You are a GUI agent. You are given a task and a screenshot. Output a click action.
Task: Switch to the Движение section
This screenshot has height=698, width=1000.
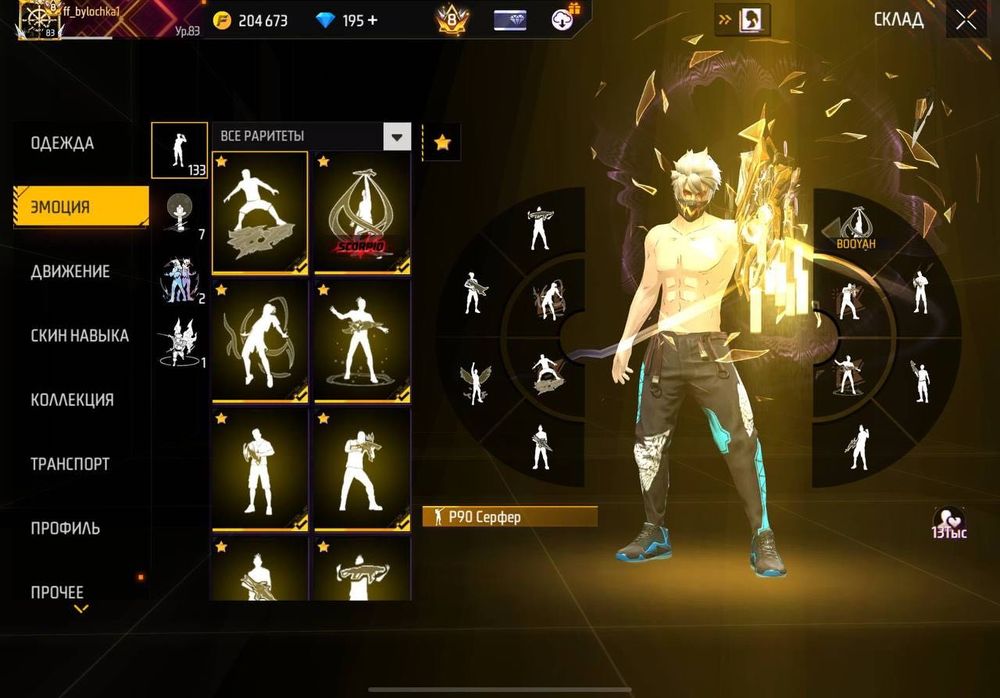tap(70, 271)
